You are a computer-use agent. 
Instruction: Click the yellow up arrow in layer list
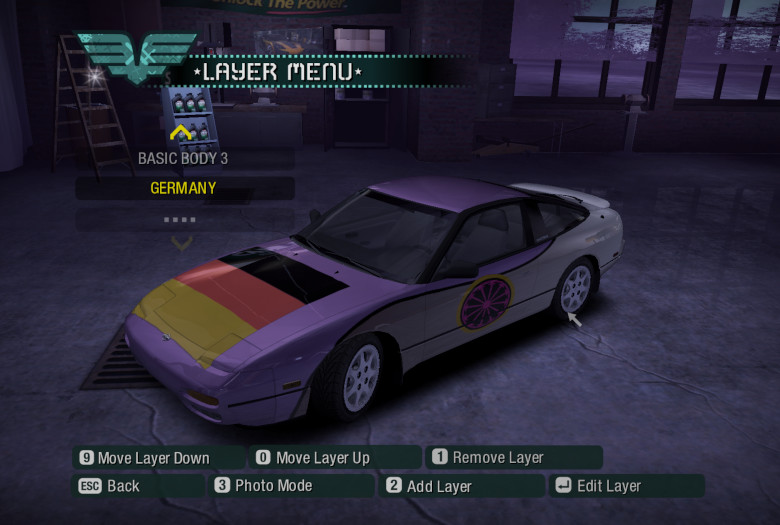tap(181, 132)
